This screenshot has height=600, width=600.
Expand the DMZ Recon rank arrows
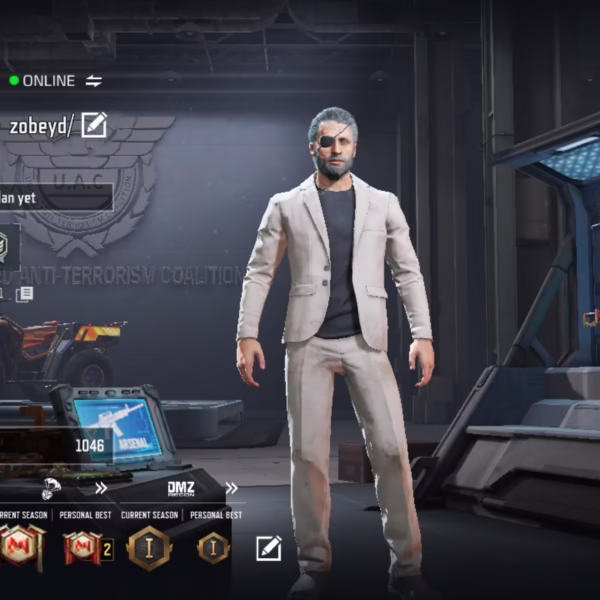pyautogui.click(x=232, y=489)
